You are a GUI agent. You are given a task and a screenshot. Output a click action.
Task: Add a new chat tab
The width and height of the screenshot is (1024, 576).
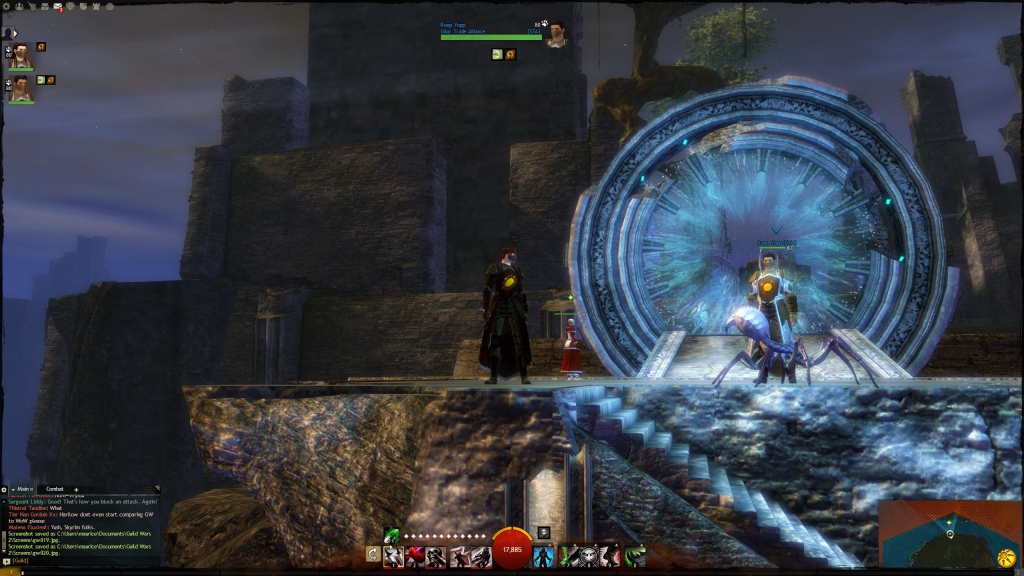pyautogui.click(x=77, y=489)
